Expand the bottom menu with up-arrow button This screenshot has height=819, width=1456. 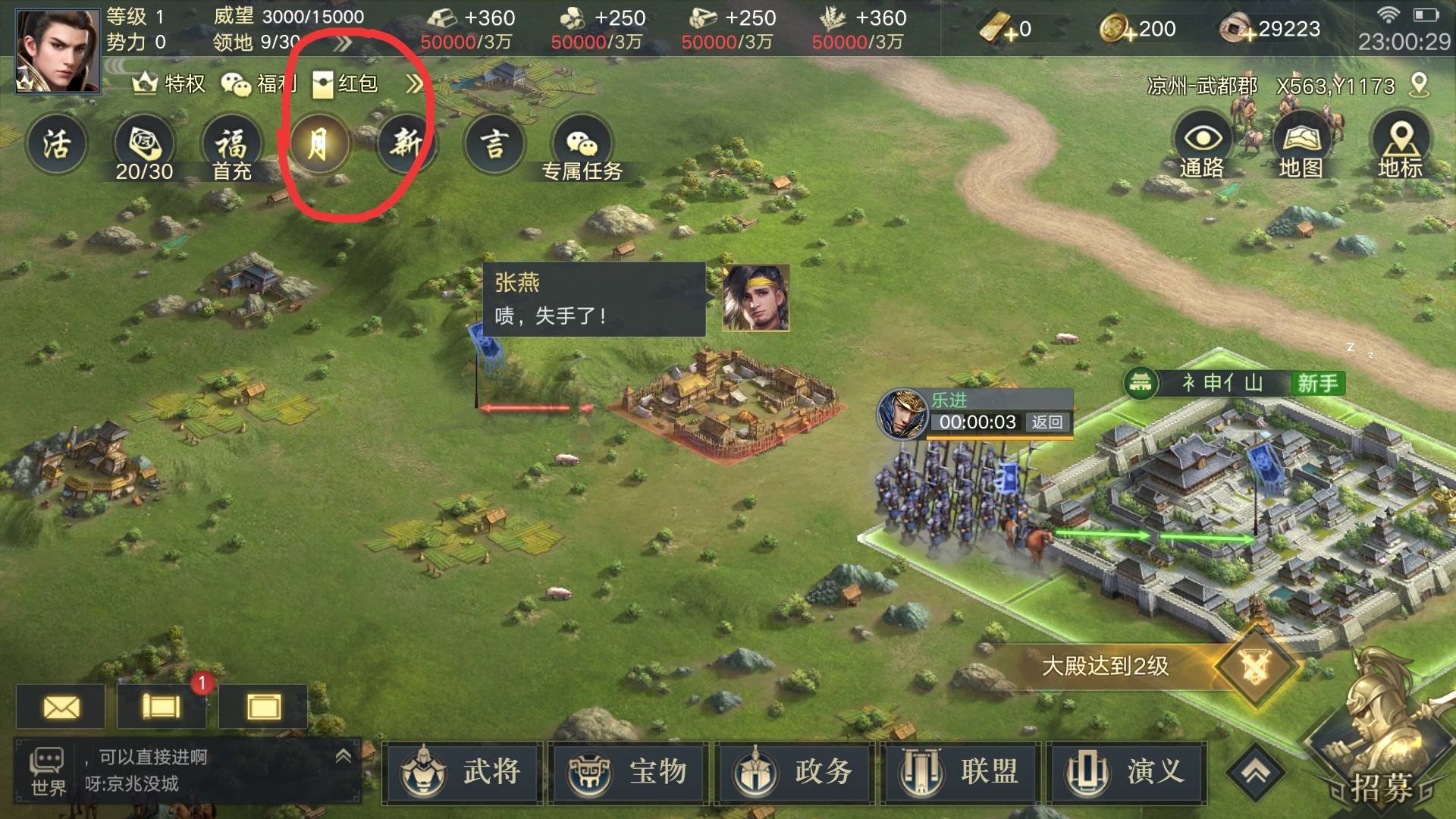click(1257, 772)
